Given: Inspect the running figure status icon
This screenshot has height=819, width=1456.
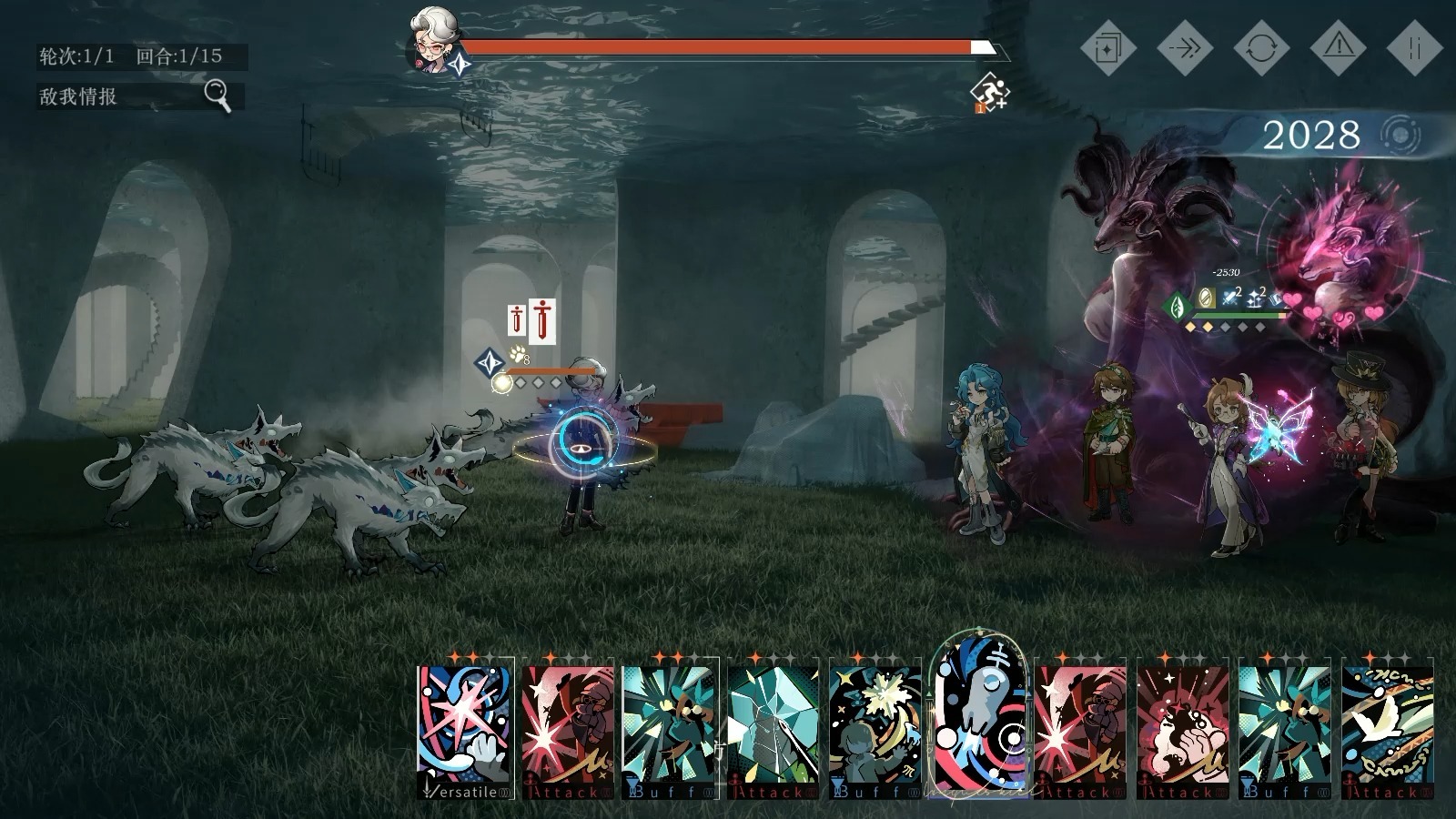Looking at the screenshot, I should point(989,91).
